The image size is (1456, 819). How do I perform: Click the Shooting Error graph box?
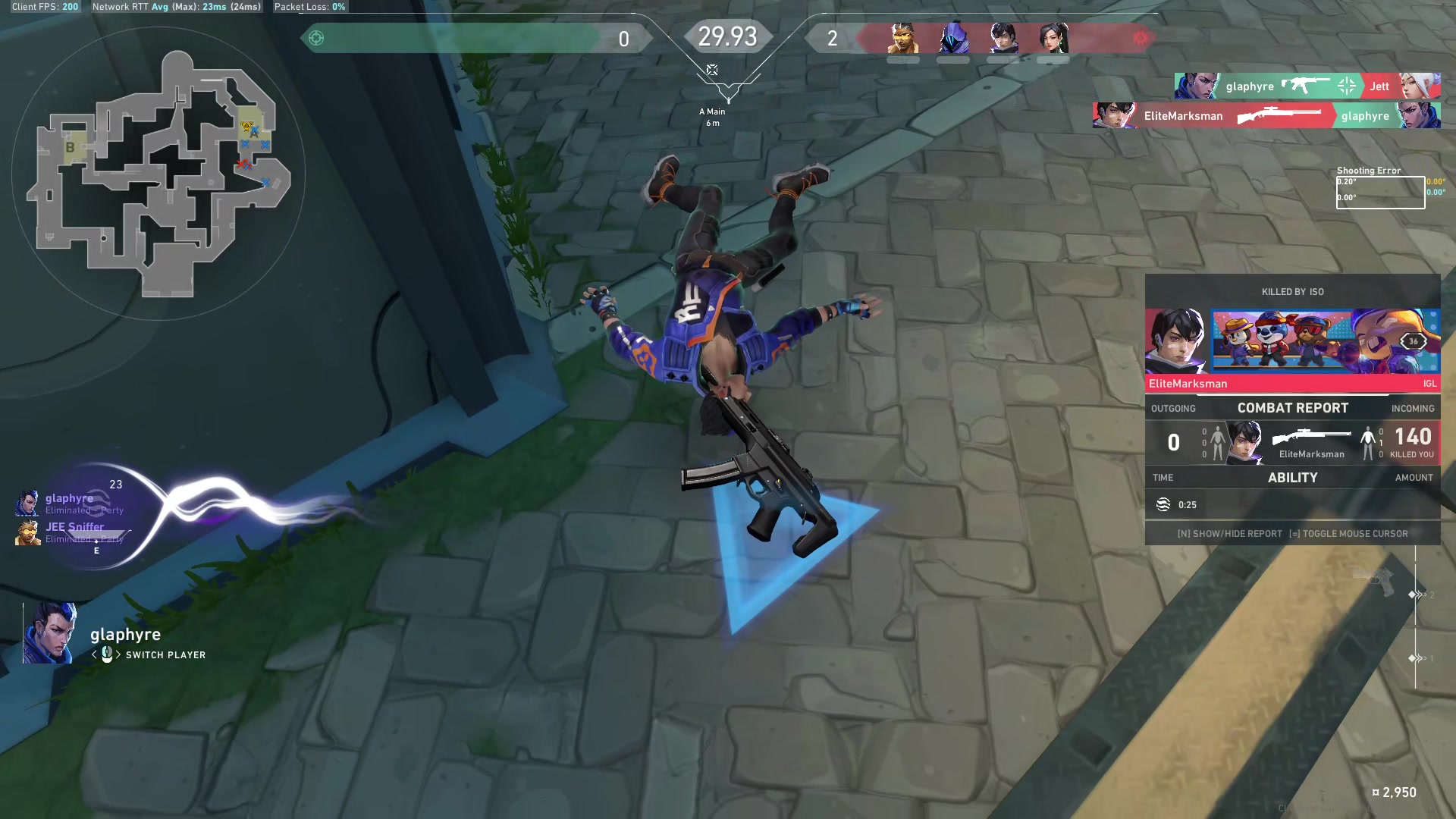[1380, 193]
